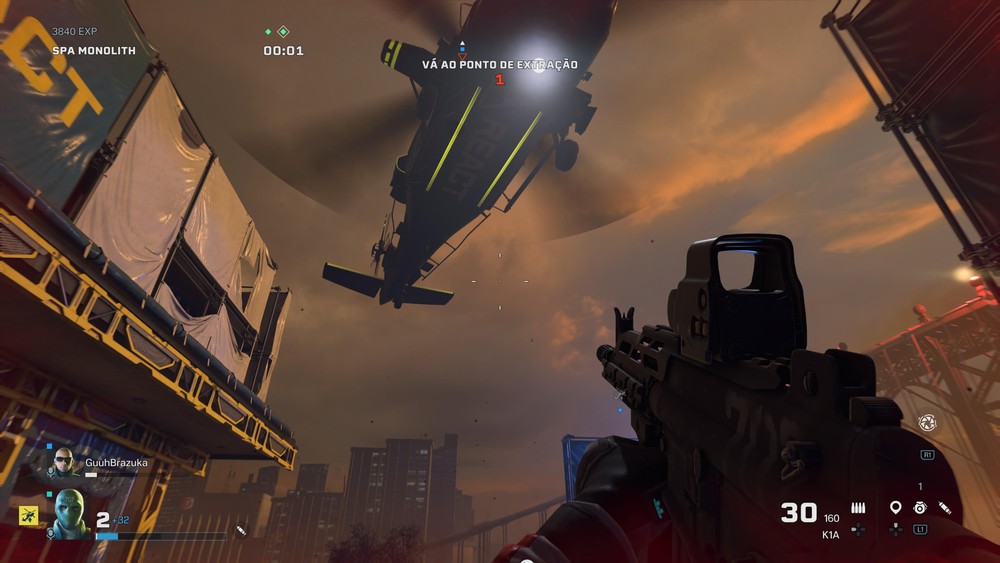1000x563 pixels.
Task: Select the map pin ping icon
Action: [x=895, y=508]
